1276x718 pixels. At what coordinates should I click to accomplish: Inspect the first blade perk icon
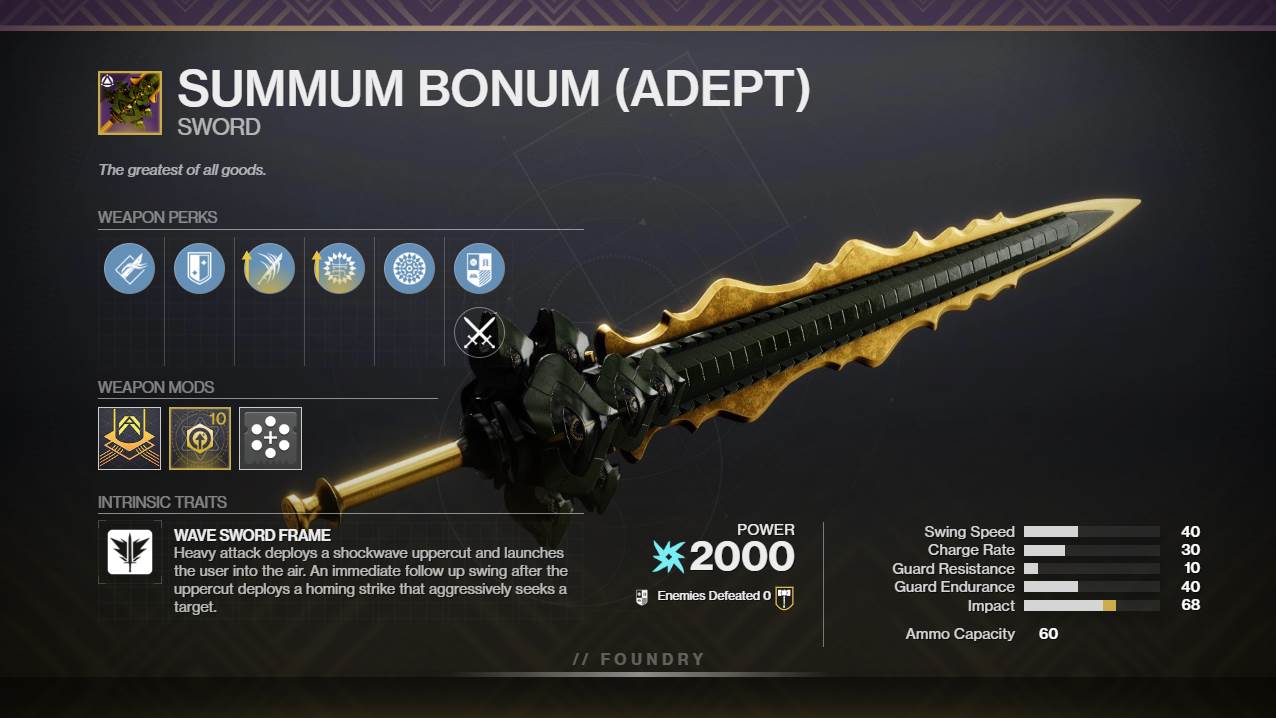(x=129, y=268)
